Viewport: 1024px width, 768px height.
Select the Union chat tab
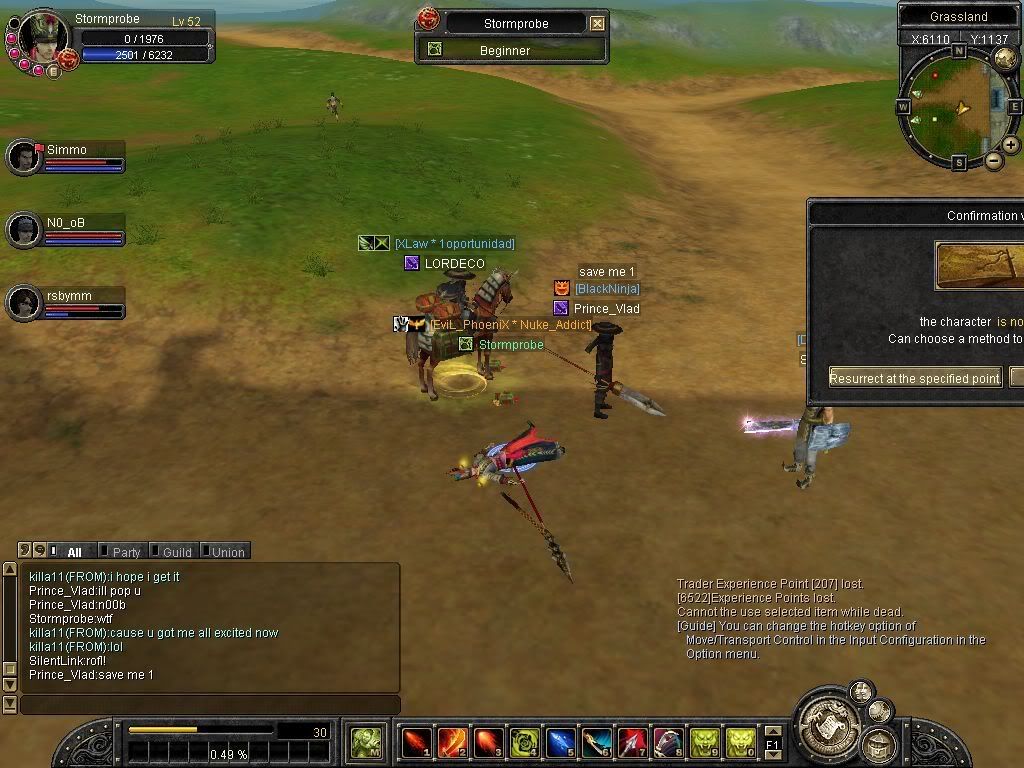[x=227, y=552]
